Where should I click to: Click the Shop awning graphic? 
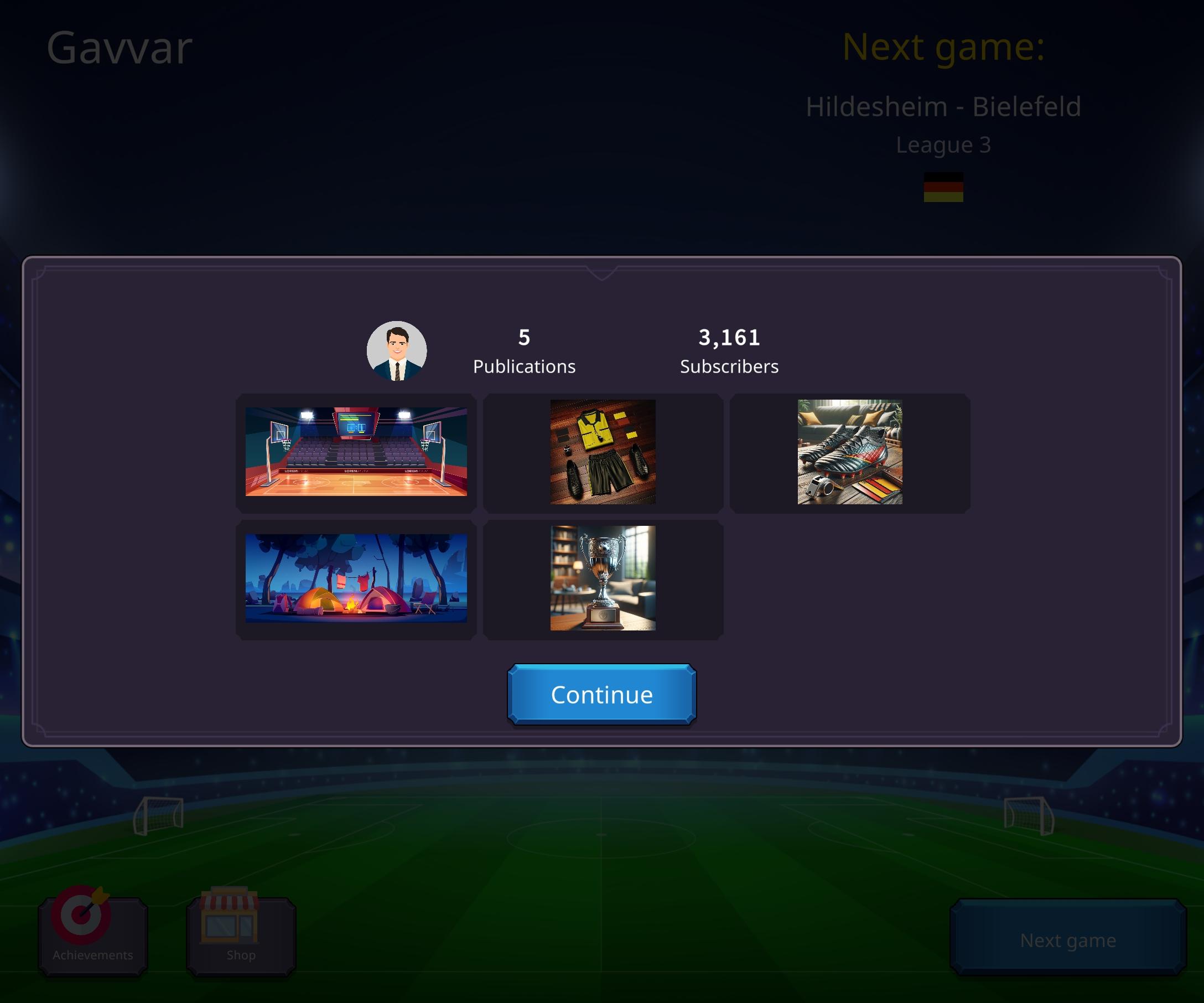[229, 903]
